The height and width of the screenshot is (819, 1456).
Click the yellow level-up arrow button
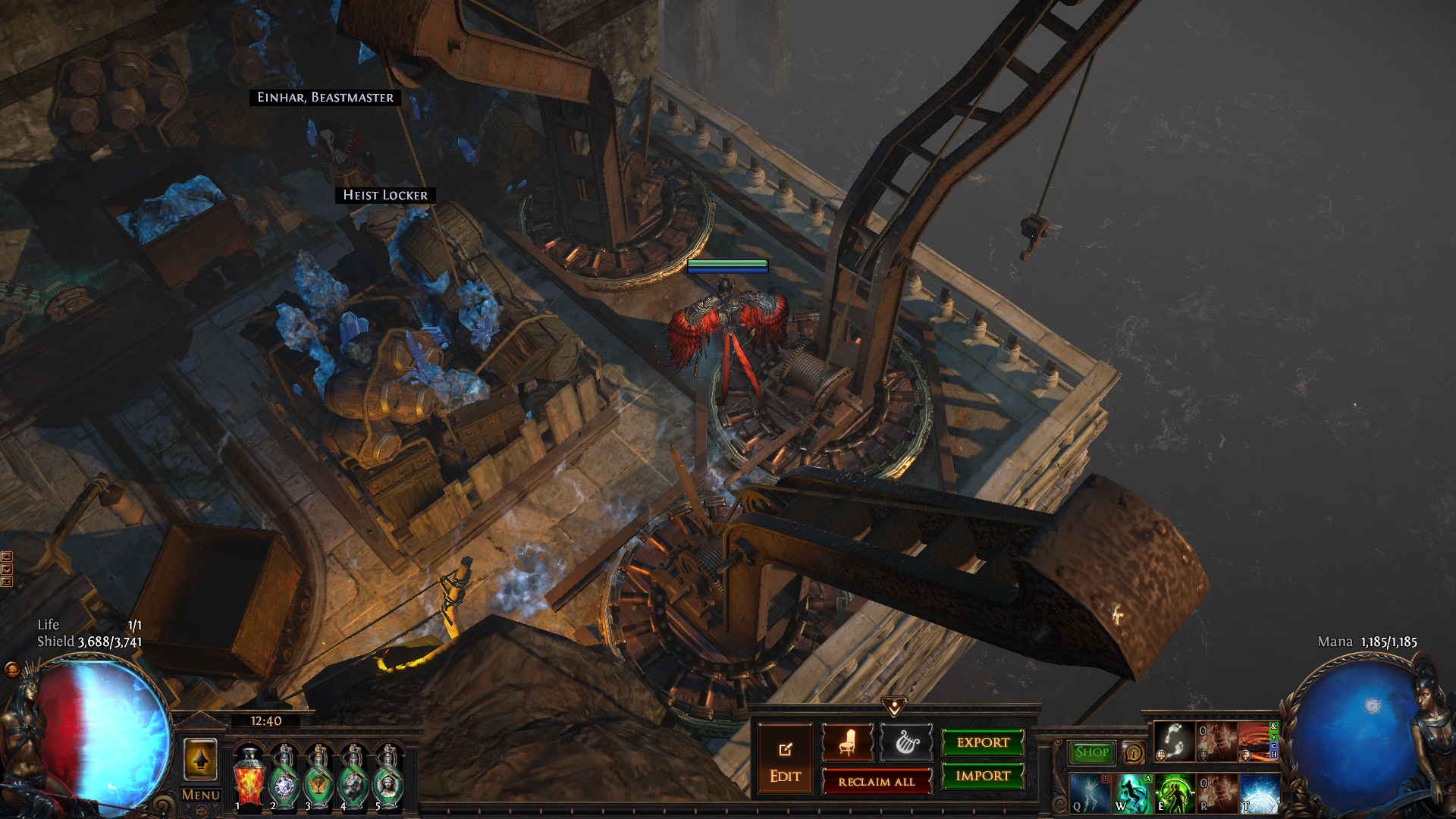coord(200,759)
